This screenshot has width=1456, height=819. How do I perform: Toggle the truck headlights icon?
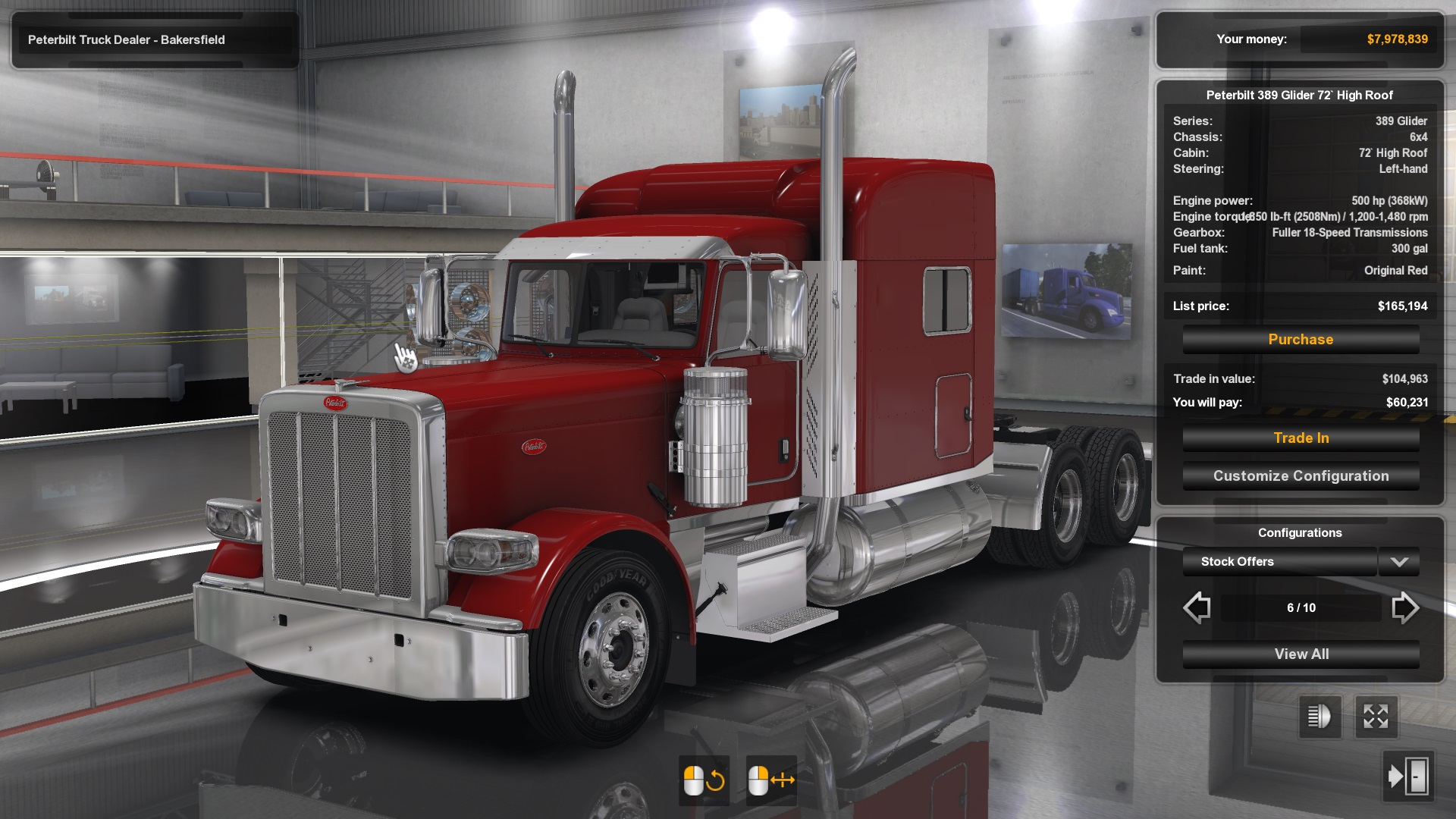click(1319, 717)
